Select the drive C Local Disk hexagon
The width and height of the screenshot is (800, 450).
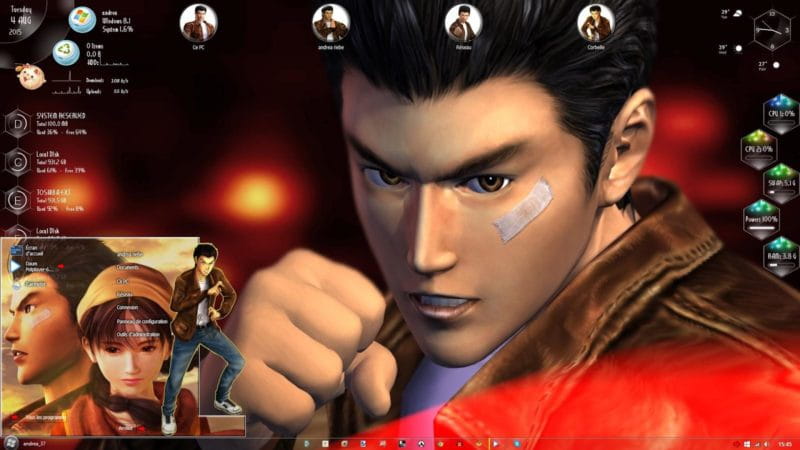pyautogui.click(x=18, y=162)
